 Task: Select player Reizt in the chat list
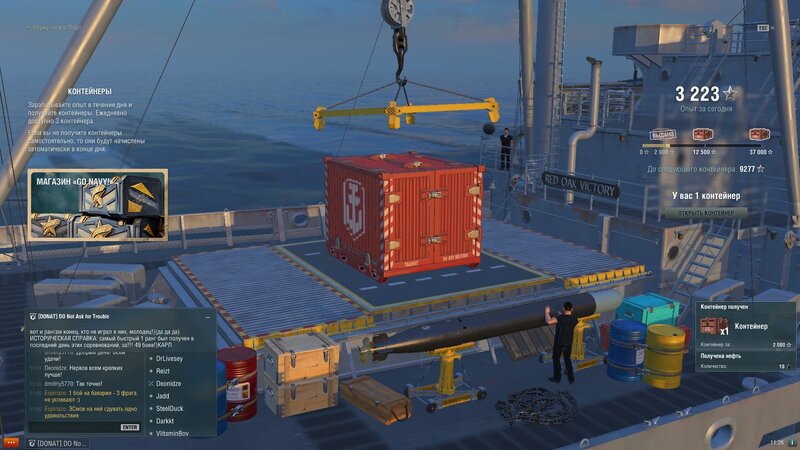point(164,370)
